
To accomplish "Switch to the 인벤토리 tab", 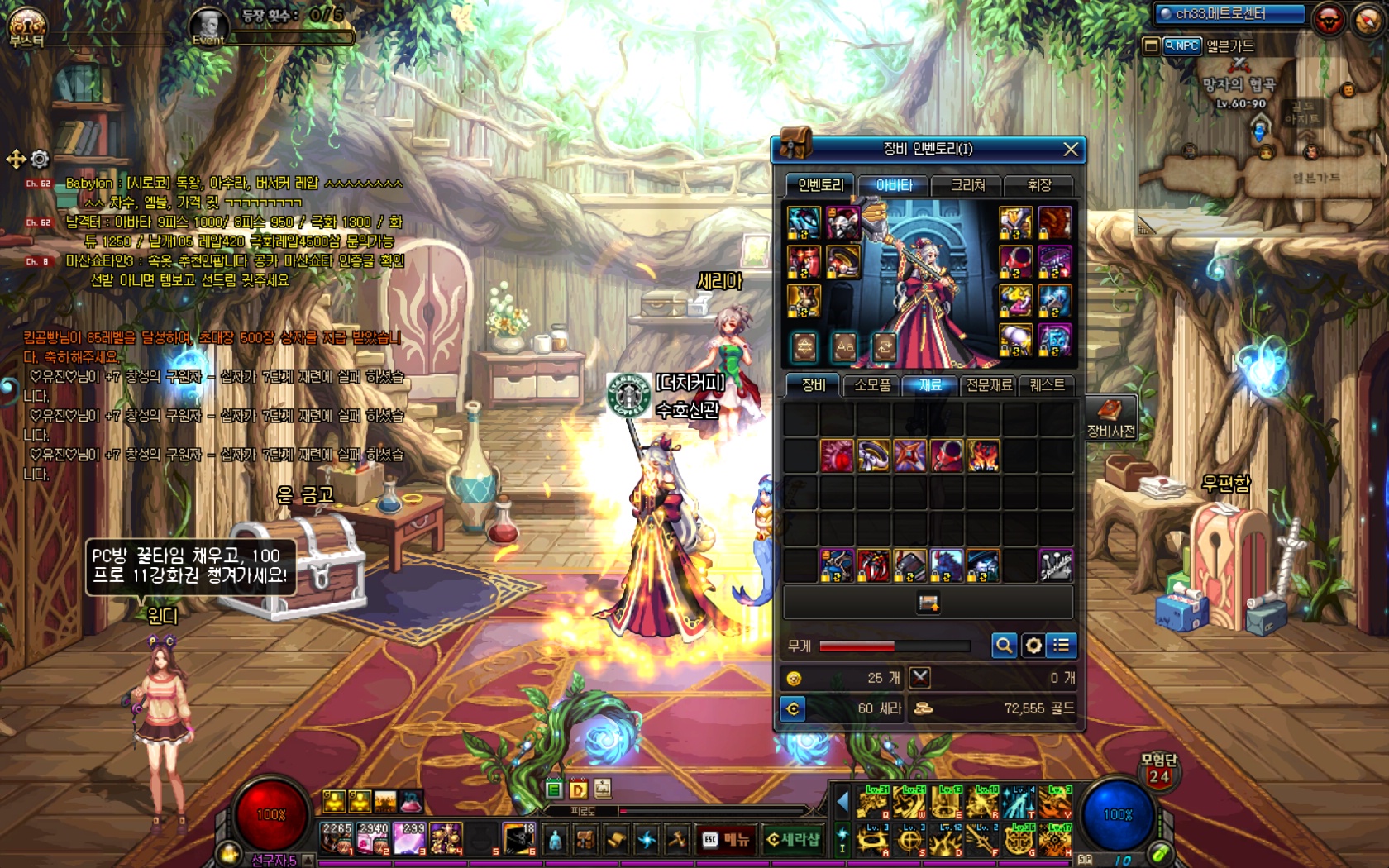I will [820, 185].
